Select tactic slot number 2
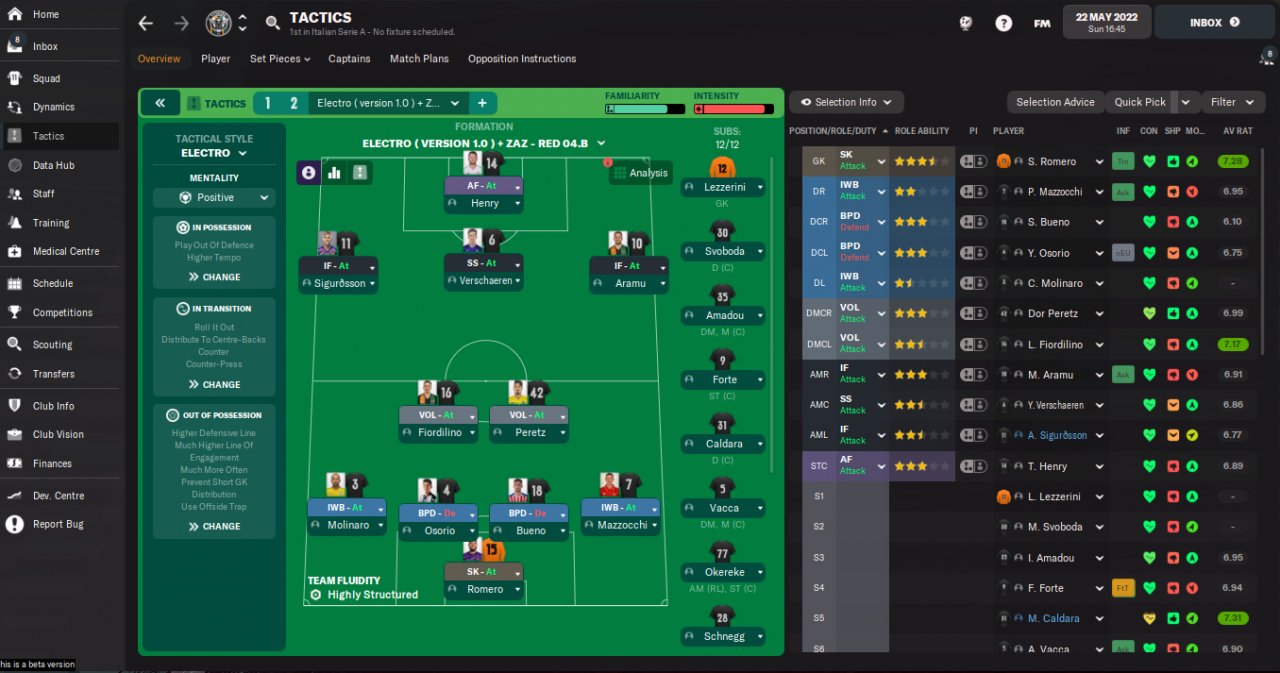This screenshot has width=1280, height=673. (x=293, y=103)
